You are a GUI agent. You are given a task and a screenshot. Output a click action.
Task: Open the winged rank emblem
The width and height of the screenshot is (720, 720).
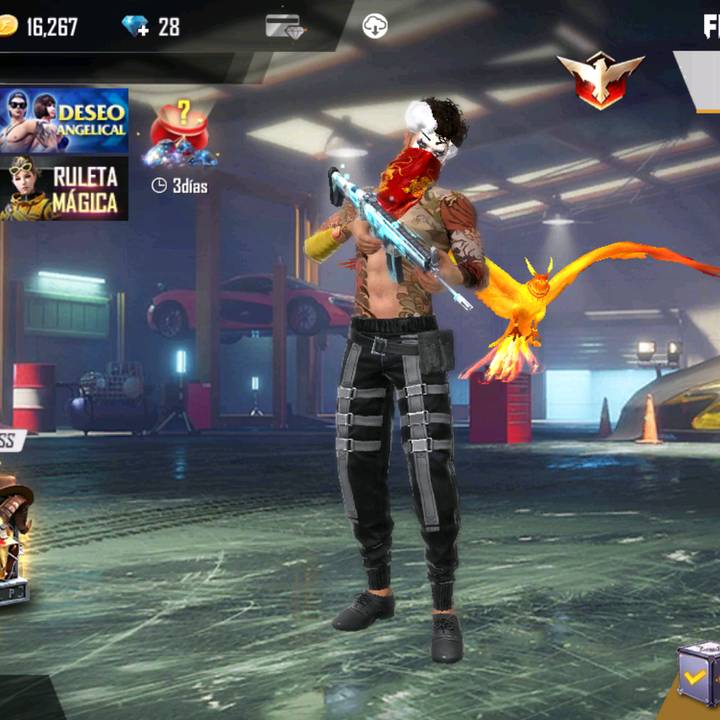click(x=600, y=80)
